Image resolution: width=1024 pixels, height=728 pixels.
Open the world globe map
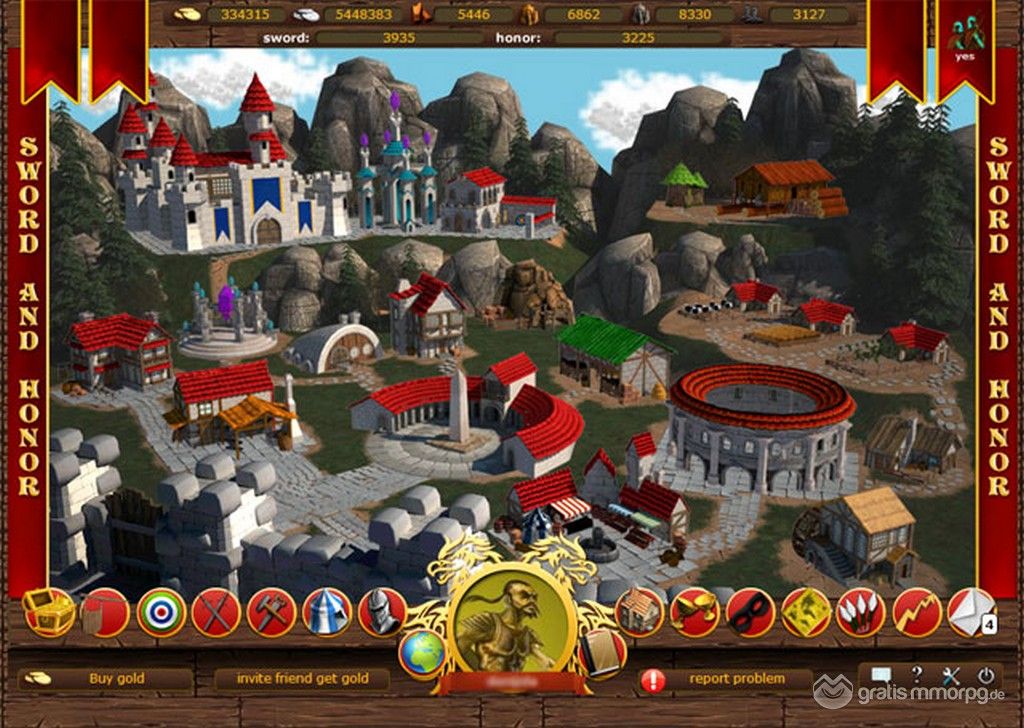pyautogui.click(x=422, y=654)
